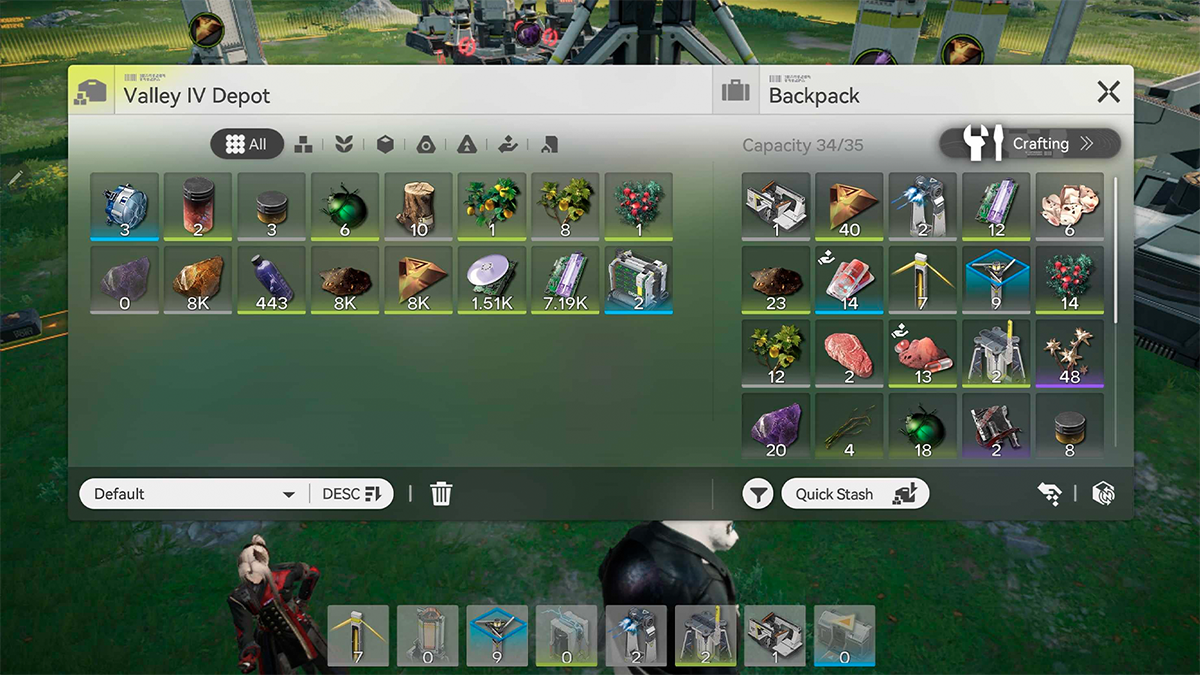The width and height of the screenshot is (1200, 675).
Task: Select the depot circuit board showing 7.19K
Action: [x=565, y=280]
